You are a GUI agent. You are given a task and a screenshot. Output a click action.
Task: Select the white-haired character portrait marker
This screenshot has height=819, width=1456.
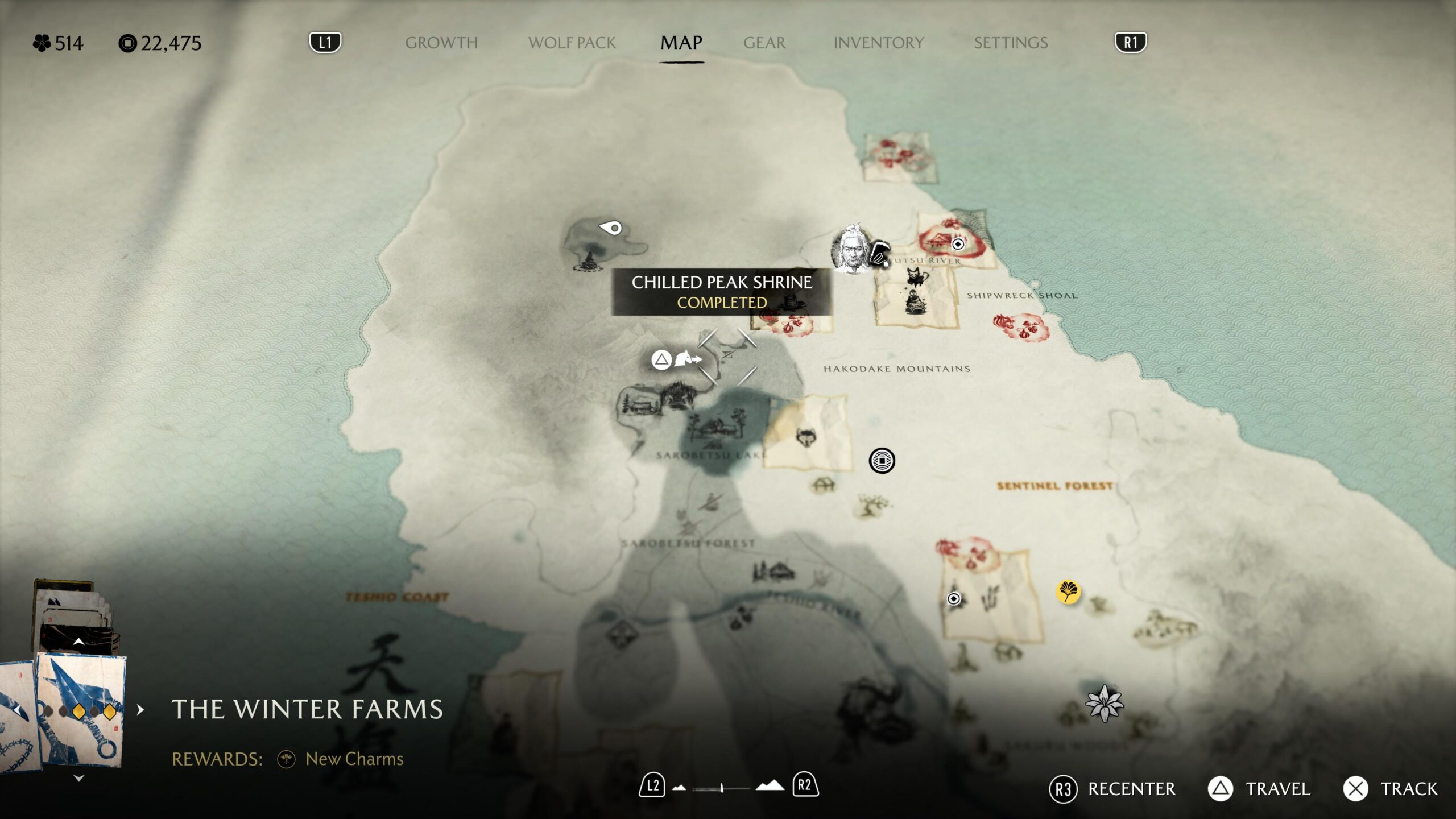tap(851, 249)
